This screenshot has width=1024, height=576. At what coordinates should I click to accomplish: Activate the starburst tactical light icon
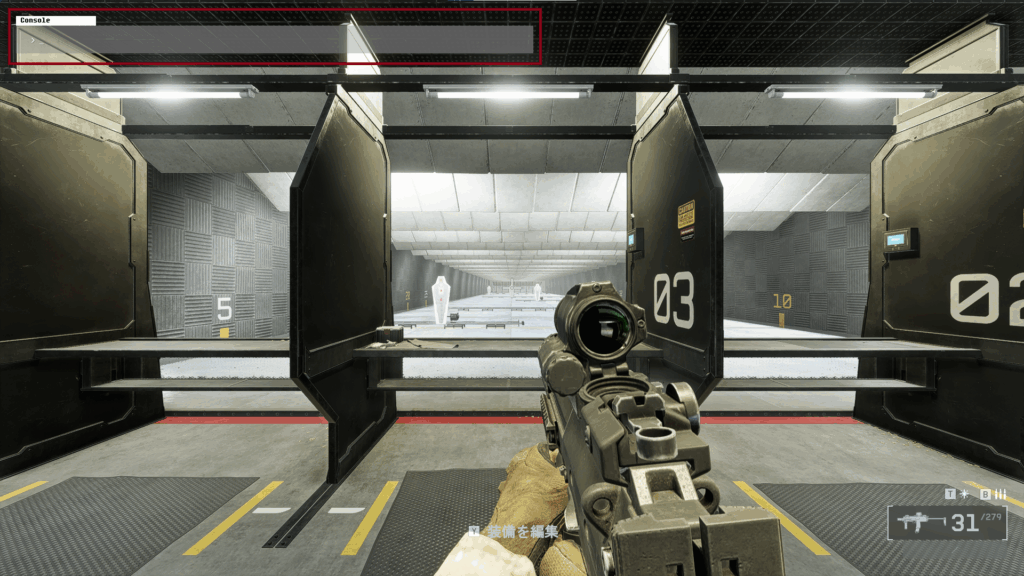[964, 494]
